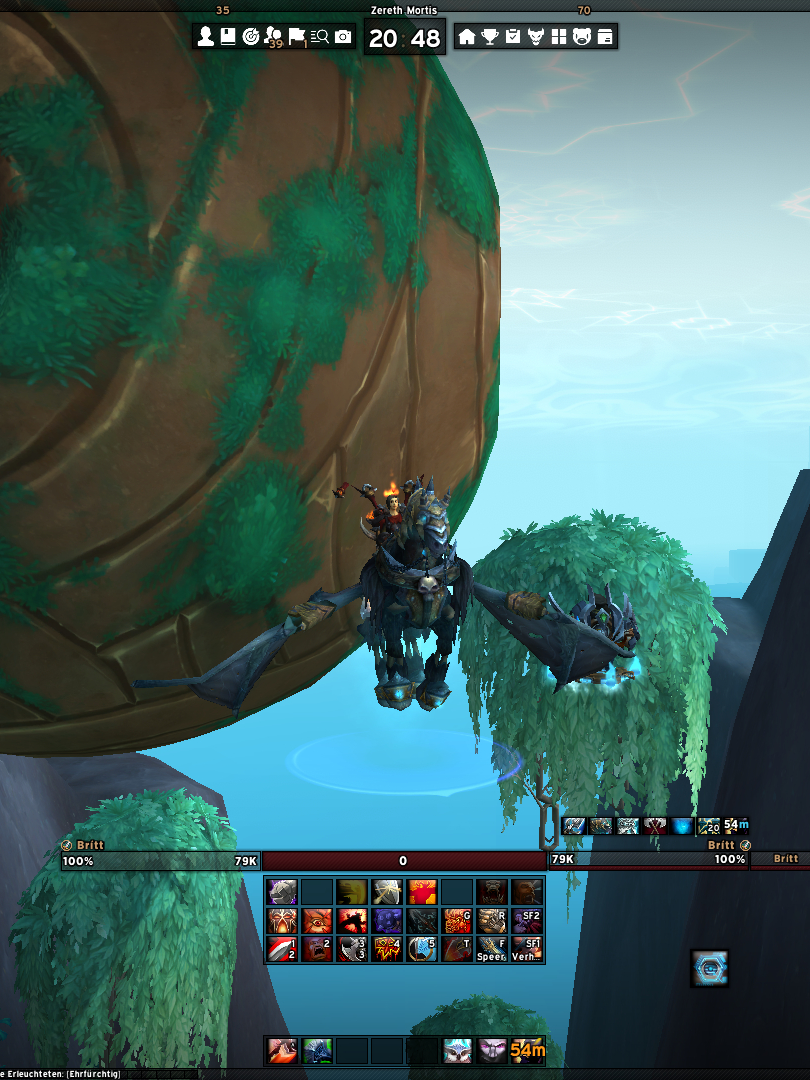The image size is (810, 1080).
Task: Activate the fiery ability bound to G
Action: pyautogui.click(x=457, y=920)
